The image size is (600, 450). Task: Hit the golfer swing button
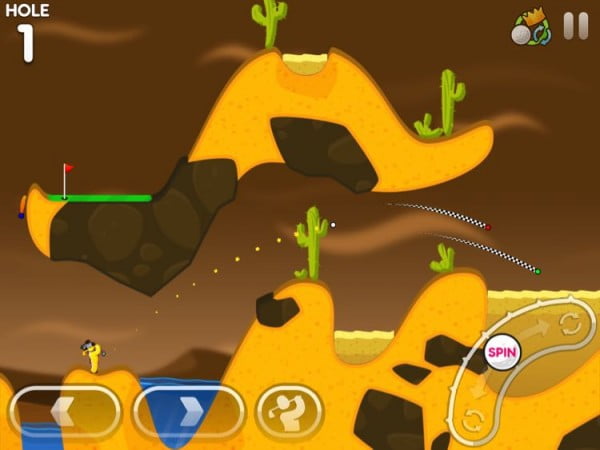289,412
